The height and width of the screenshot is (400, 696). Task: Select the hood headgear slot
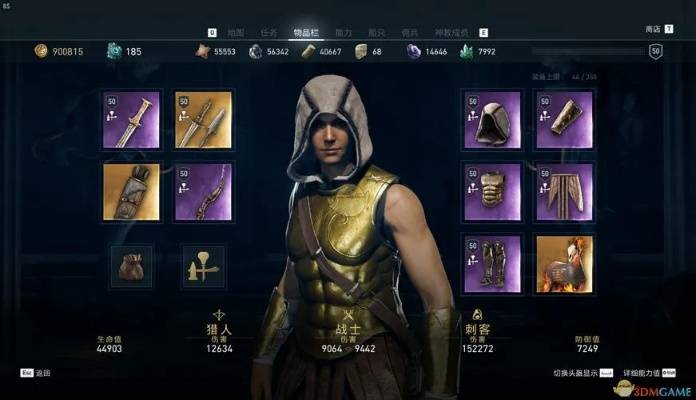click(x=491, y=120)
